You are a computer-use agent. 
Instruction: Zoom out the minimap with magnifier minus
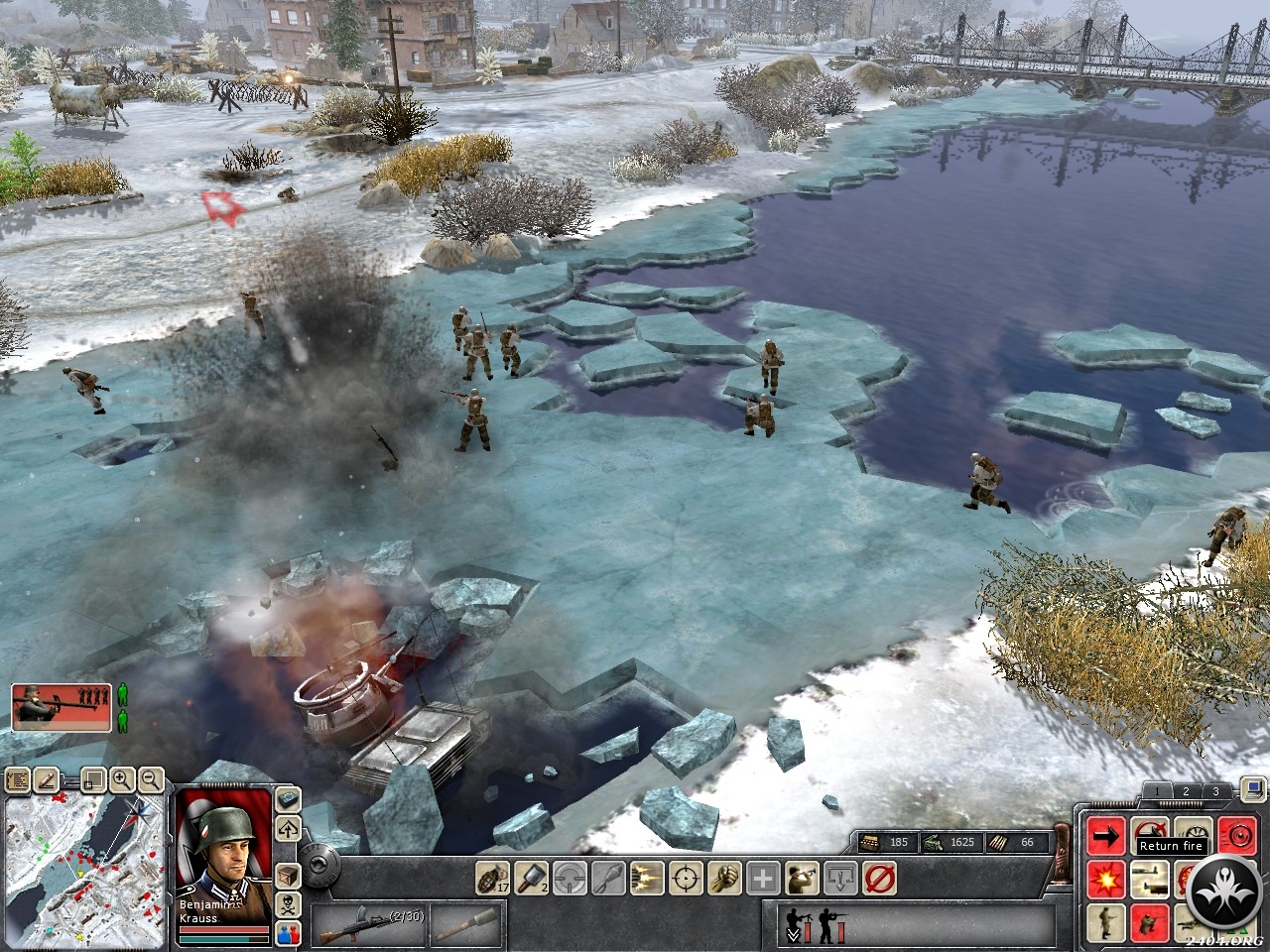click(x=150, y=779)
